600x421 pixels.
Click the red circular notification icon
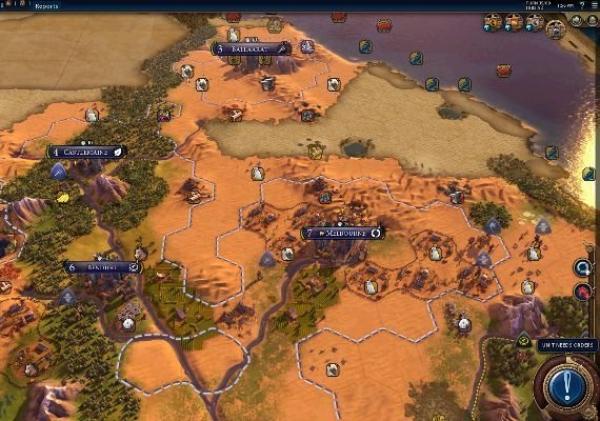(582, 293)
